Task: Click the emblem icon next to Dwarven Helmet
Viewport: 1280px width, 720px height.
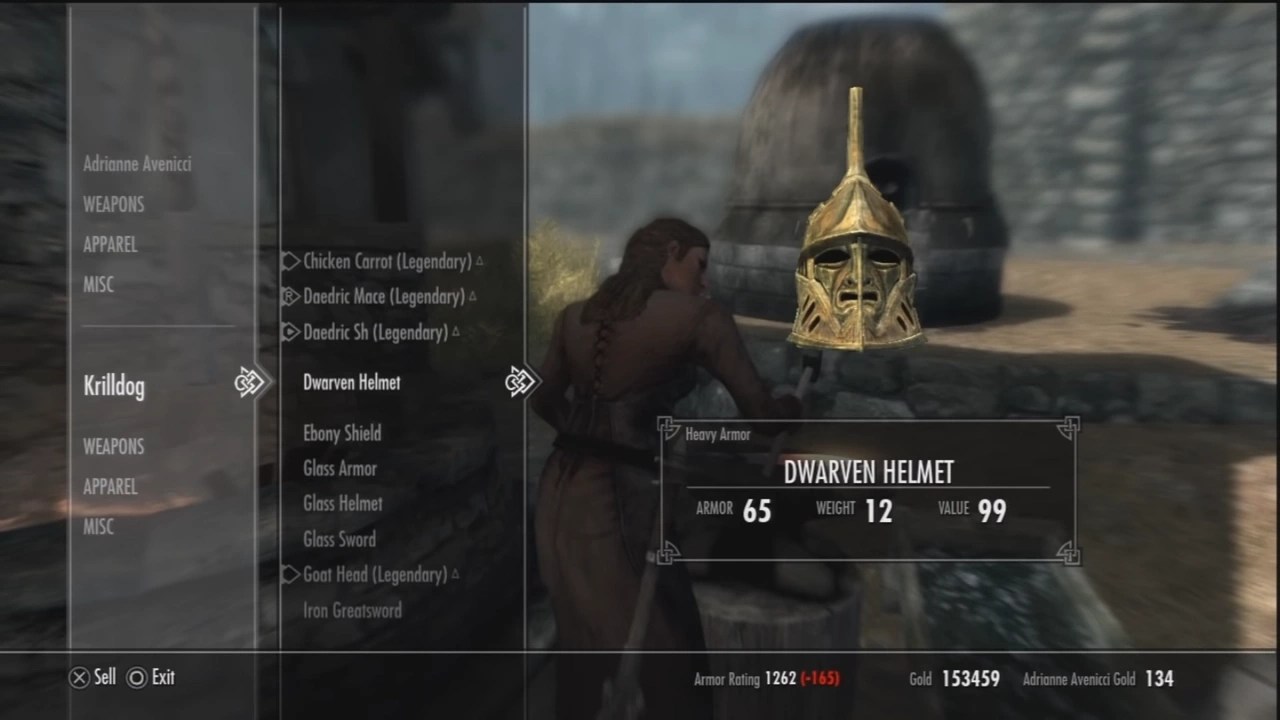Action: (x=520, y=381)
